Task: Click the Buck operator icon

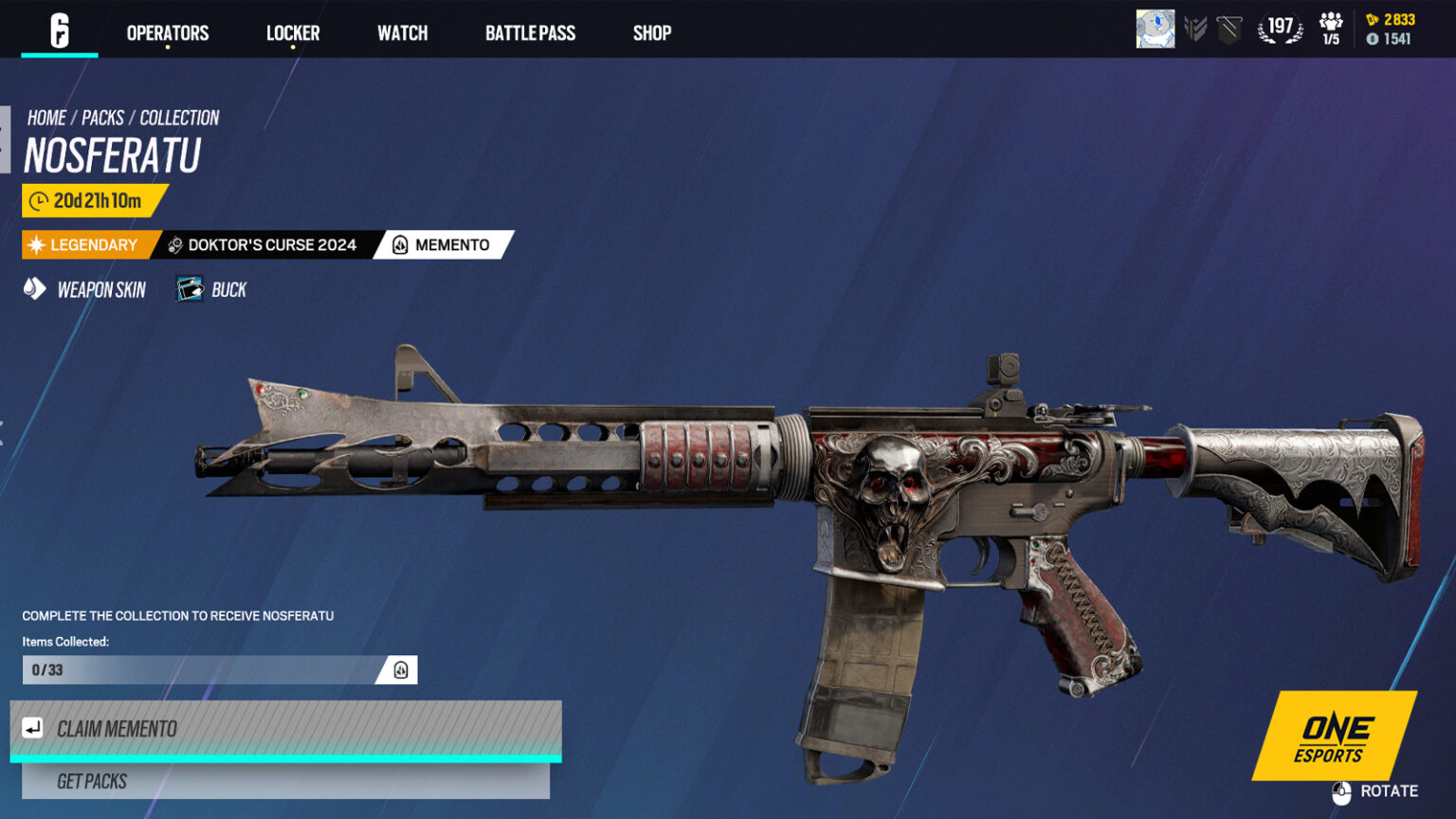Action: 191,289
